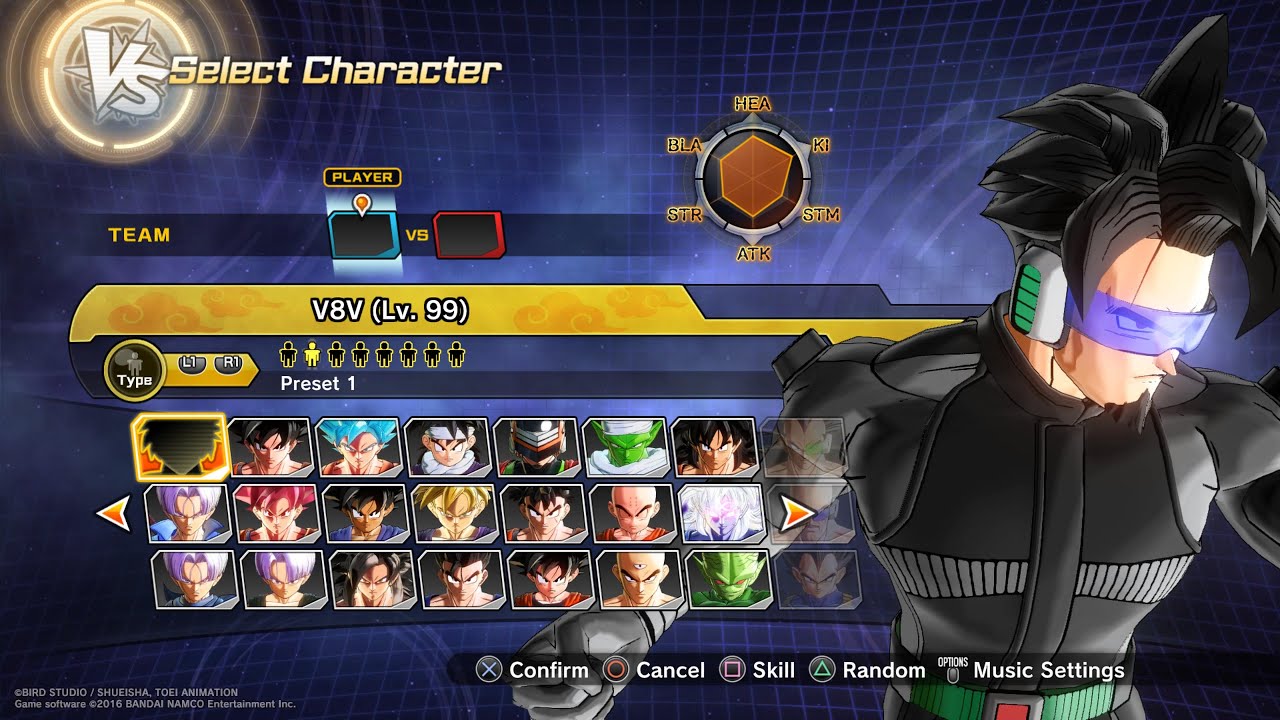
Task: Select the red opponent team slot
Action: [x=468, y=235]
